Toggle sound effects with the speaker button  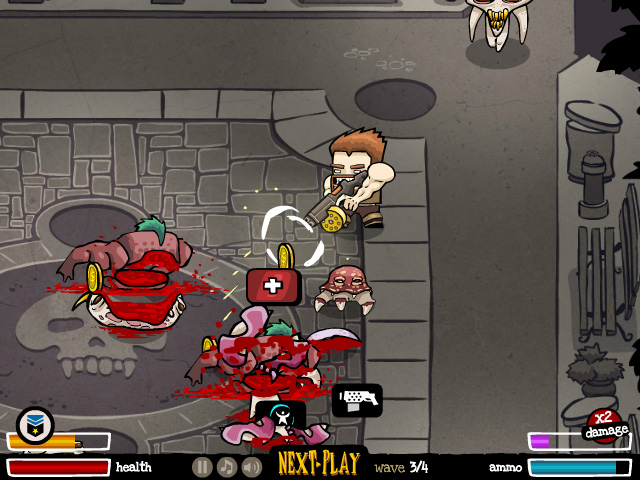[x=252, y=467]
